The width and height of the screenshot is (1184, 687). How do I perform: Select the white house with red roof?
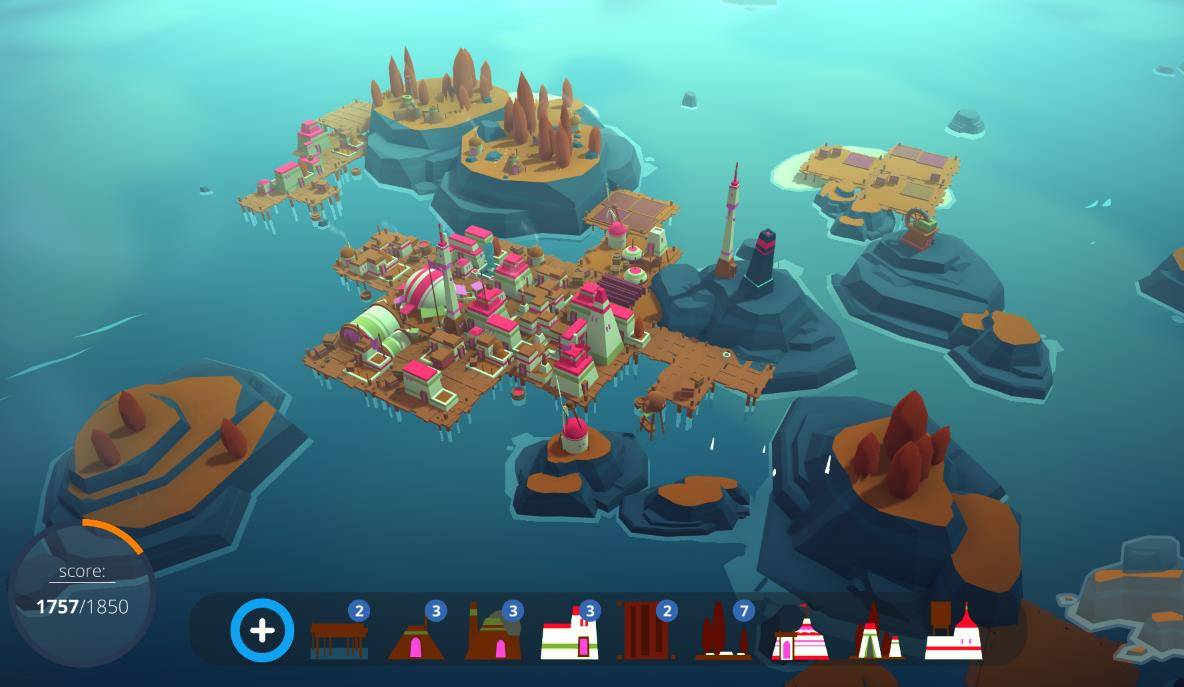(x=570, y=634)
